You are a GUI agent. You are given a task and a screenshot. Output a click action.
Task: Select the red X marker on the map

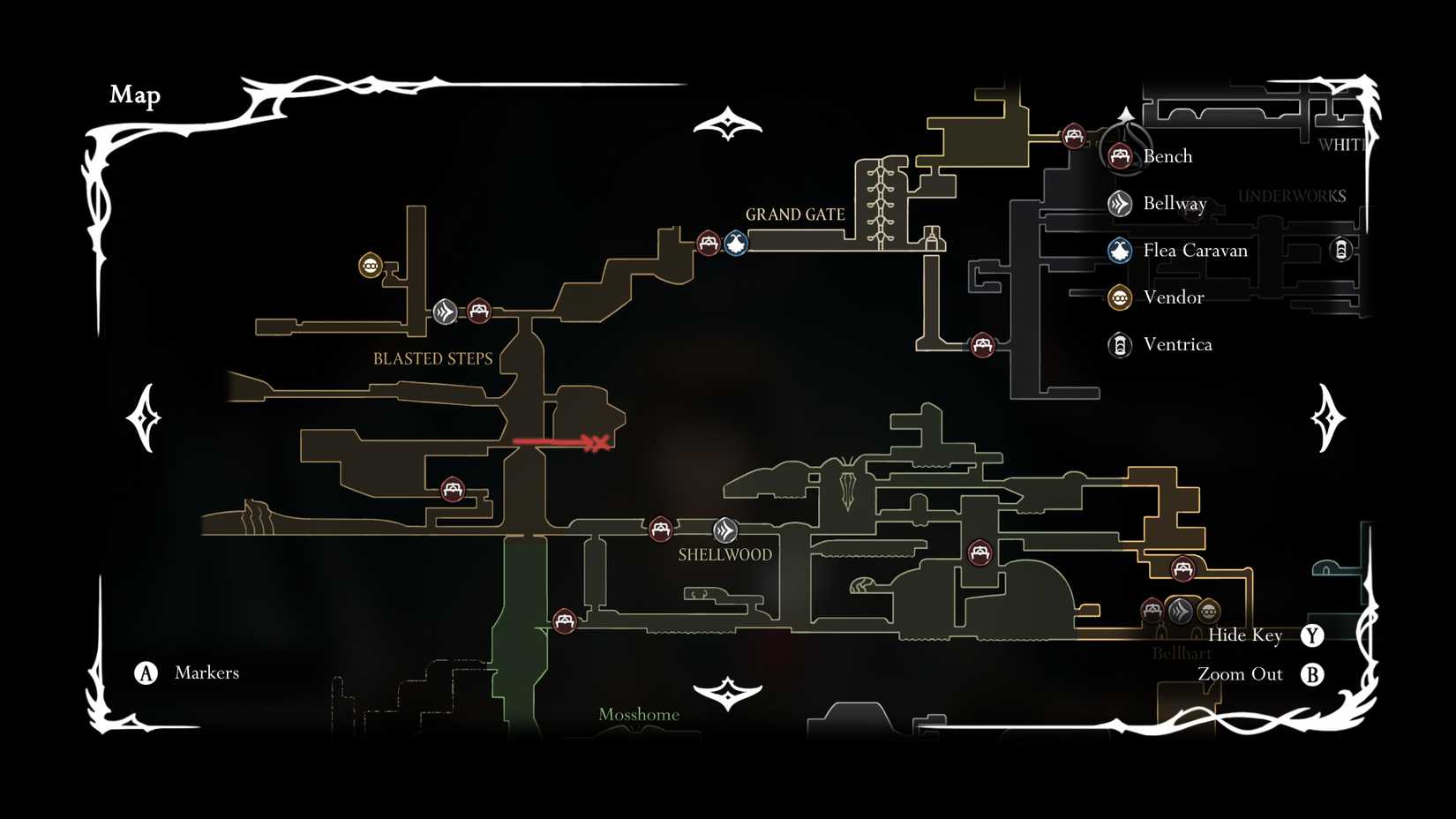[599, 441]
